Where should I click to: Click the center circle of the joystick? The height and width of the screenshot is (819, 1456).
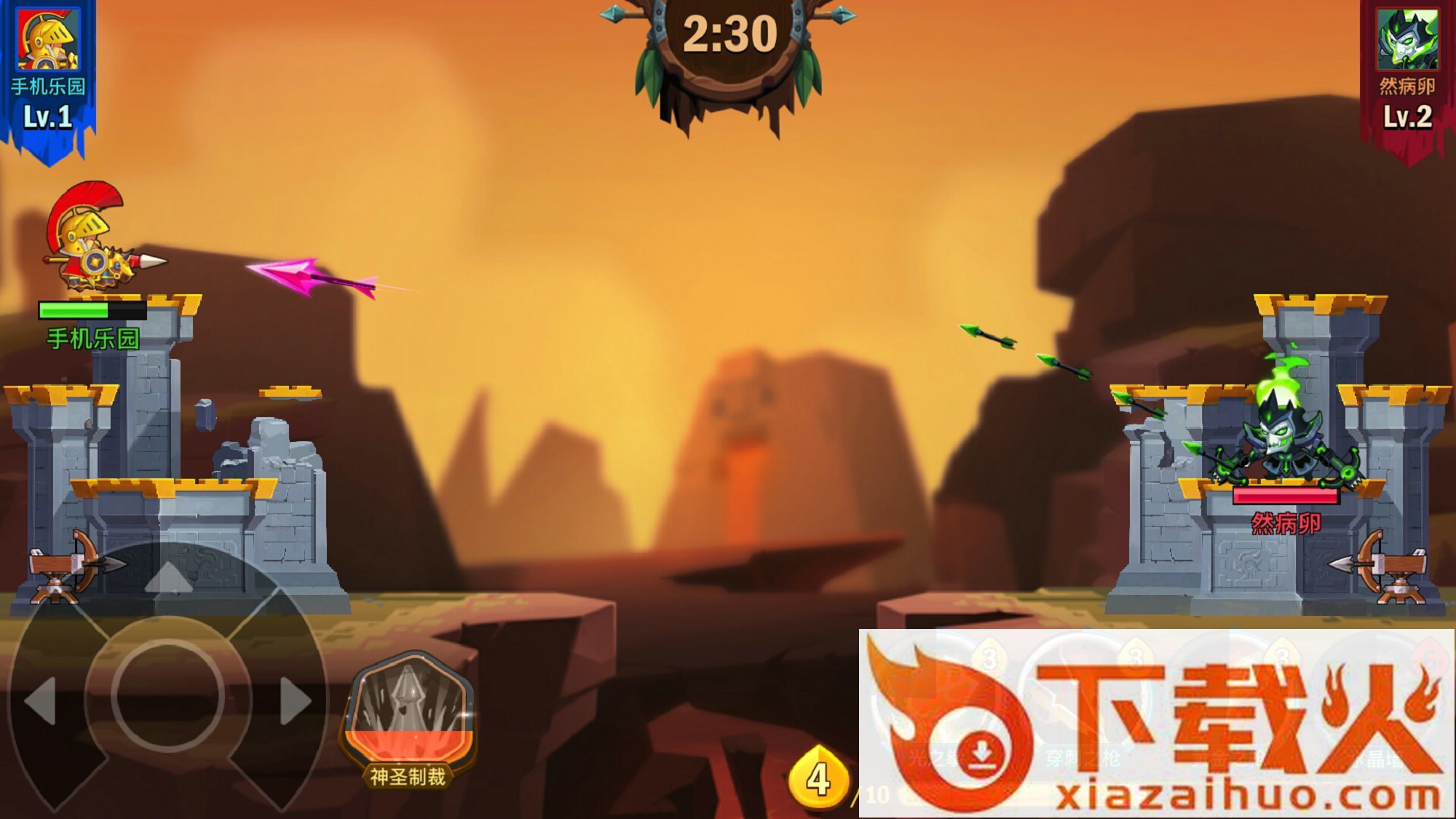click(x=167, y=696)
